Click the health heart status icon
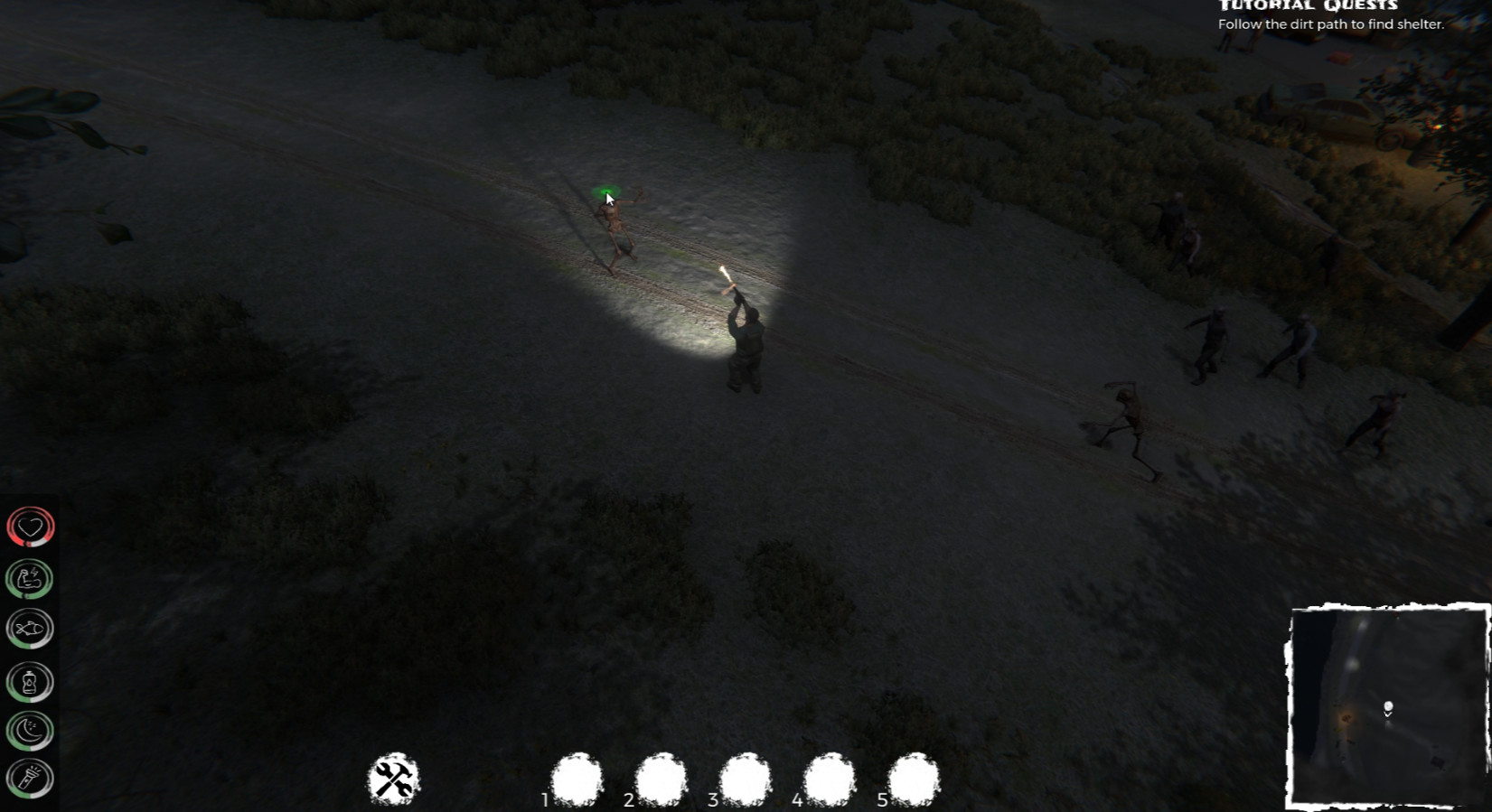The height and width of the screenshot is (812, 1492). [29, 525]
